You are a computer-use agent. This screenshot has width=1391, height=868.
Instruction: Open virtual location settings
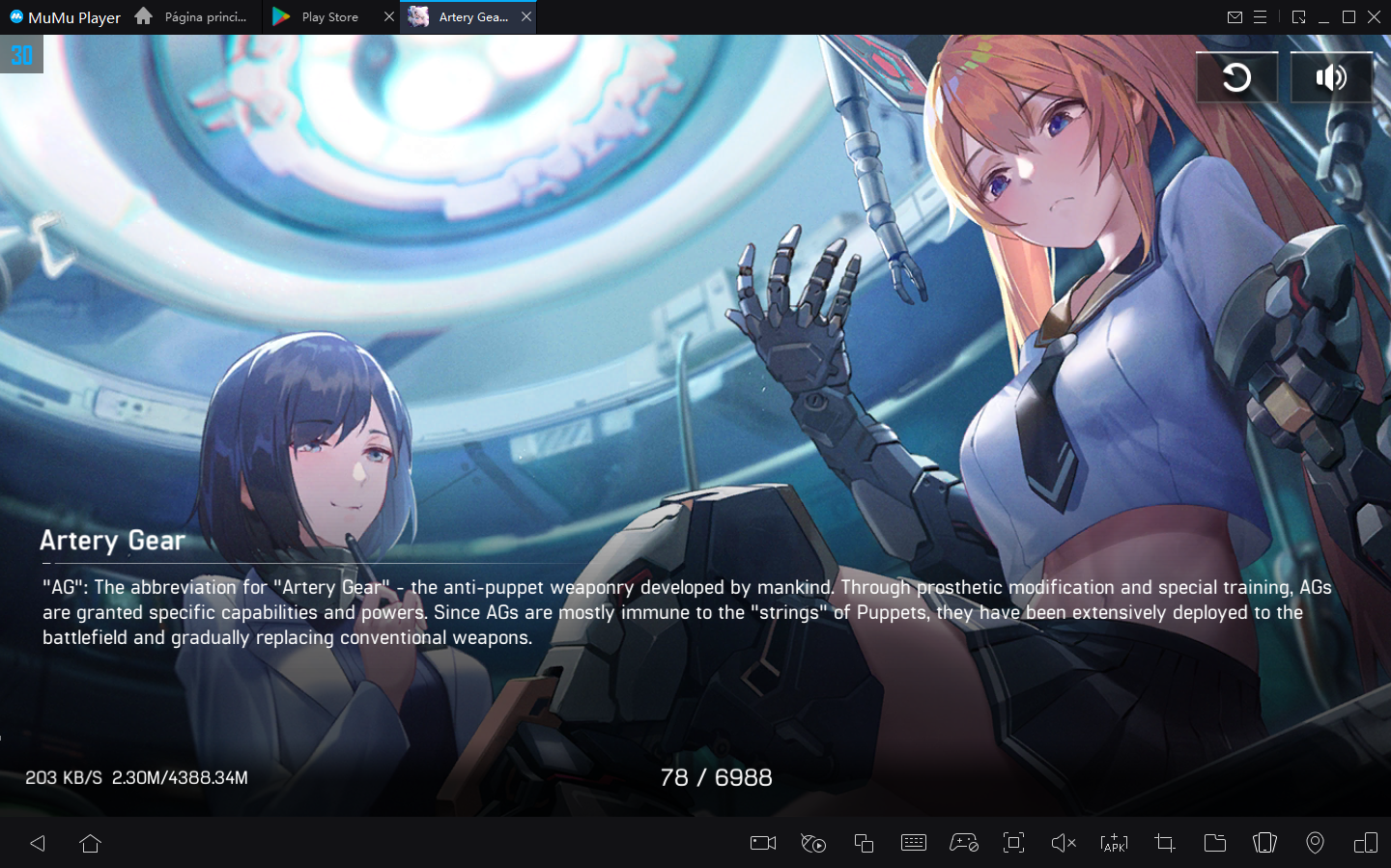coord(1315,843)
